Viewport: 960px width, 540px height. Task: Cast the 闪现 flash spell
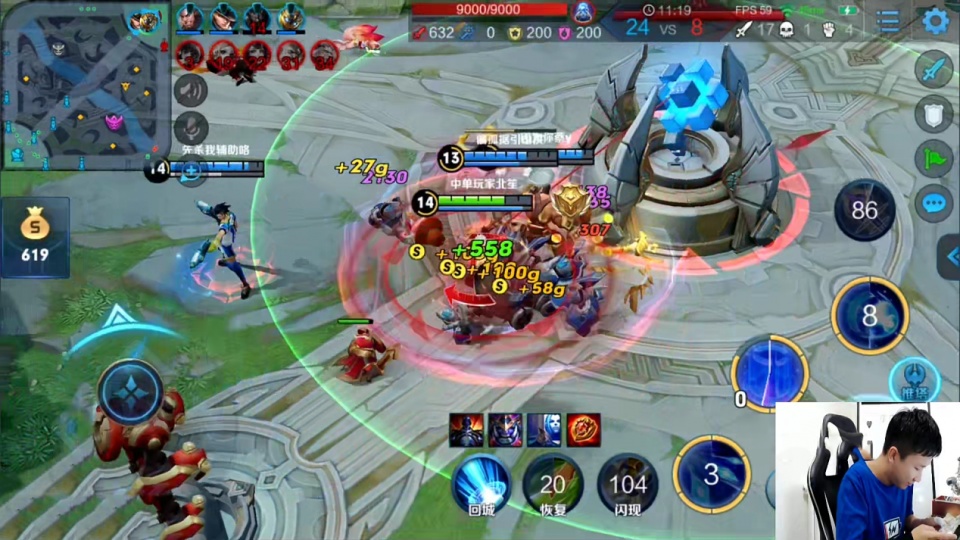point(627,483)
